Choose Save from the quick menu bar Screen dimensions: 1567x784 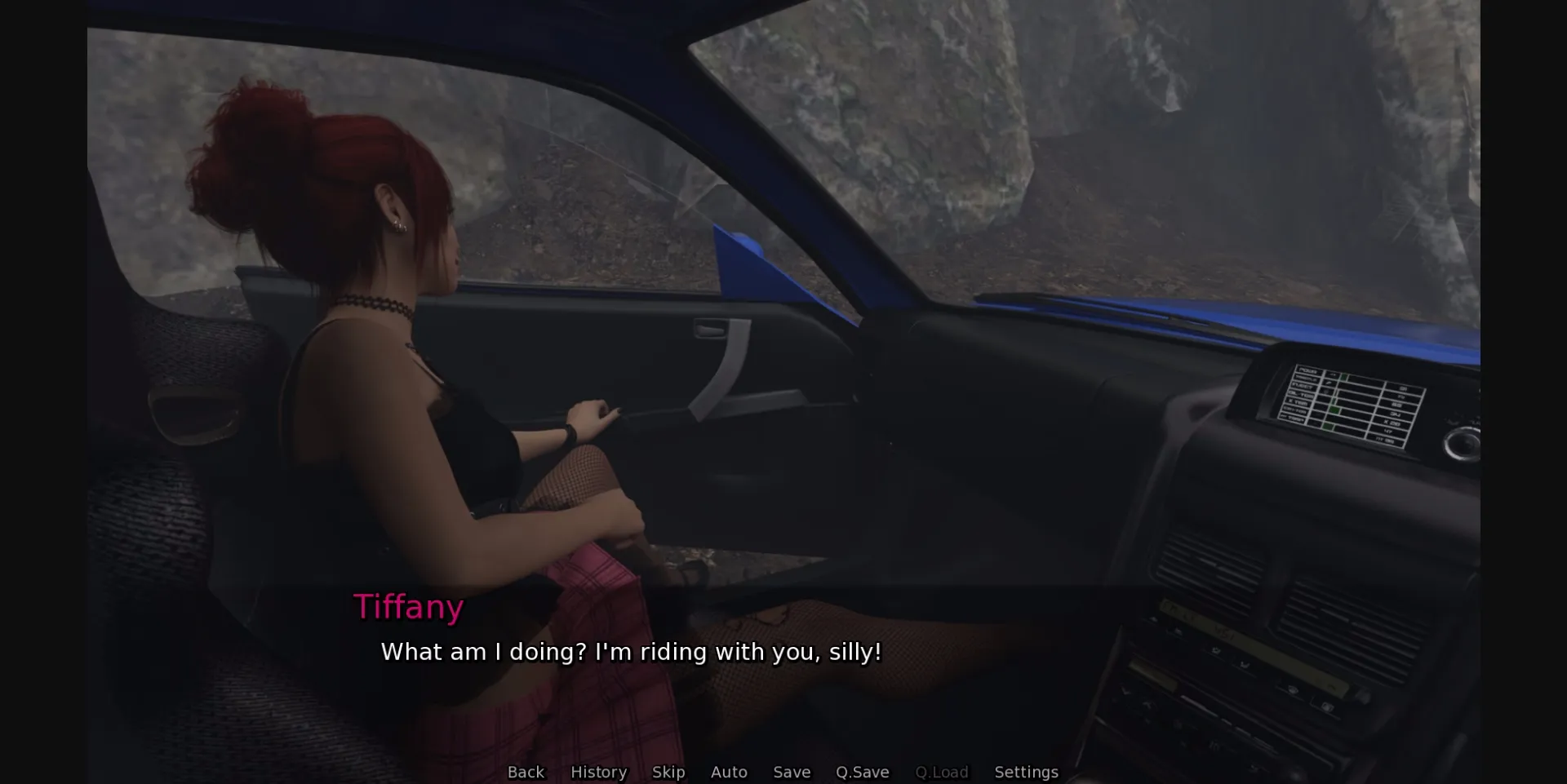[791, 772]
